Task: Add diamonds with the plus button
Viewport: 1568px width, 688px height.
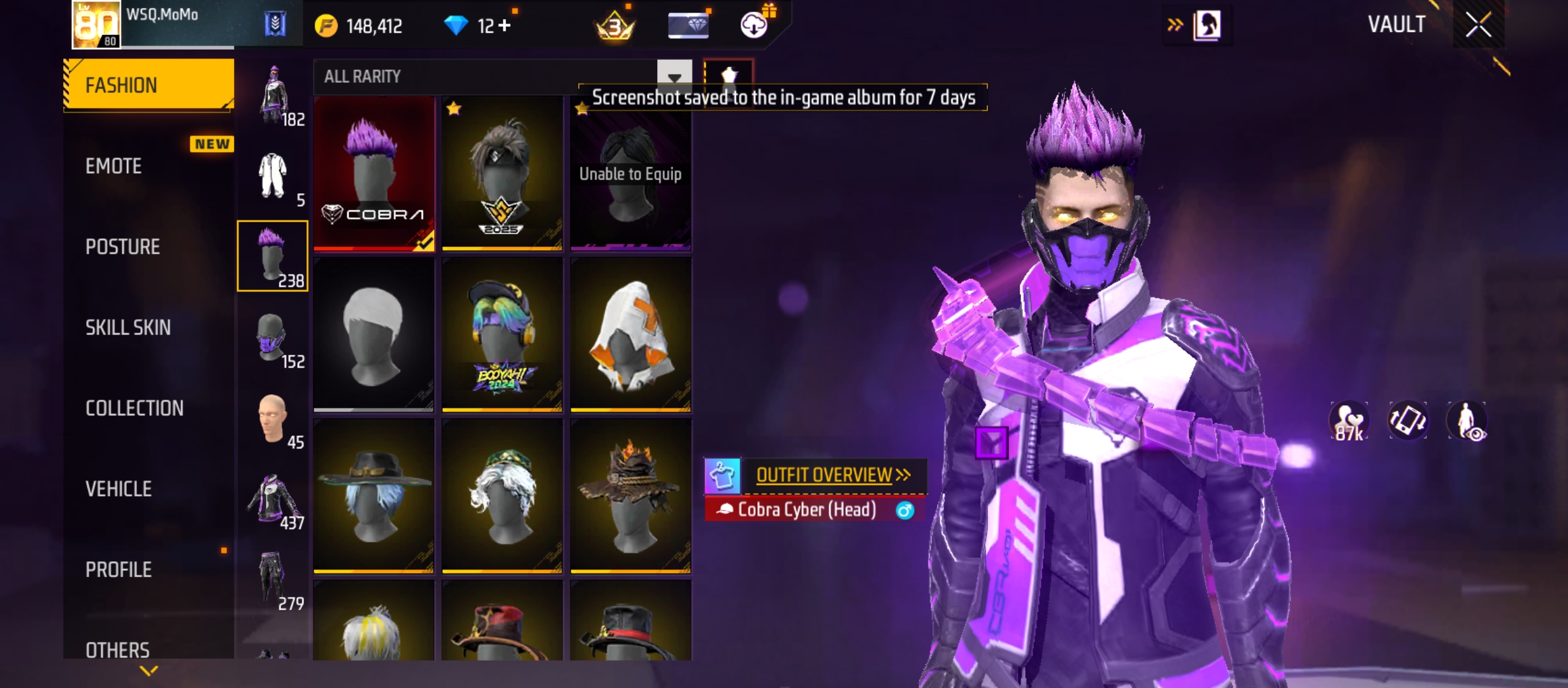Action: click(x=505, y=25)
